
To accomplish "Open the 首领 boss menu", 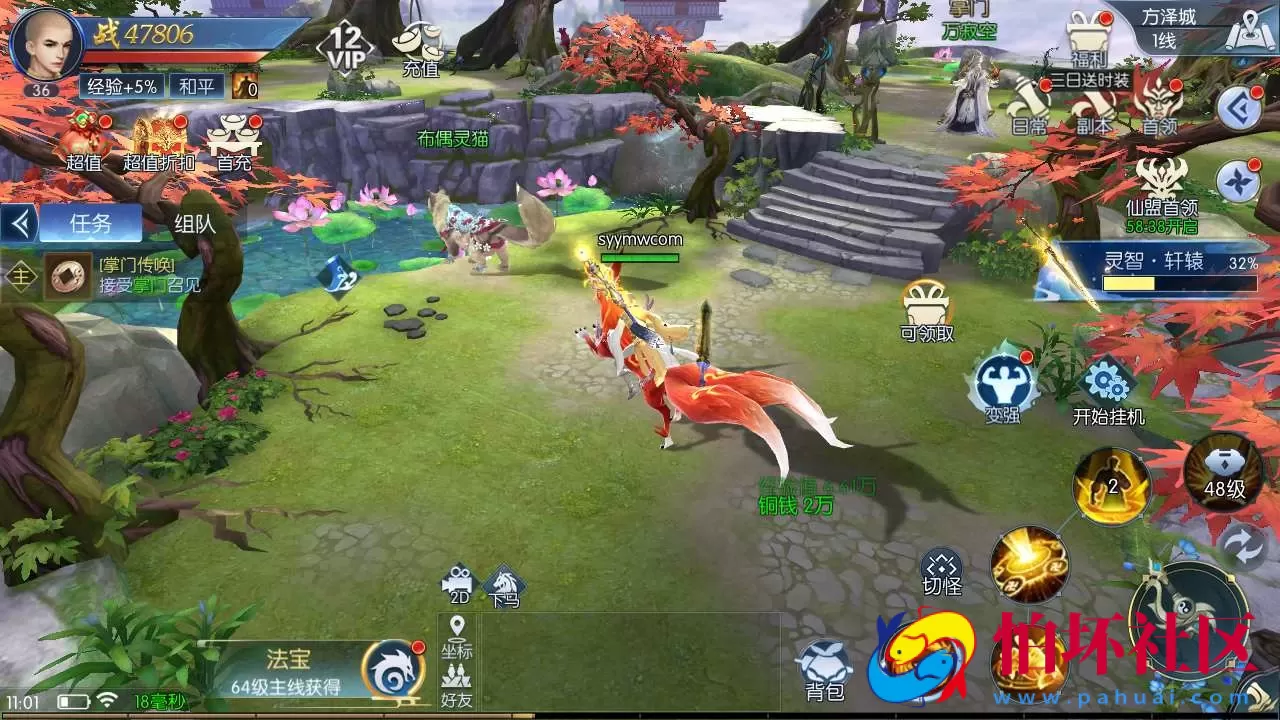I will pos(1159,105).
